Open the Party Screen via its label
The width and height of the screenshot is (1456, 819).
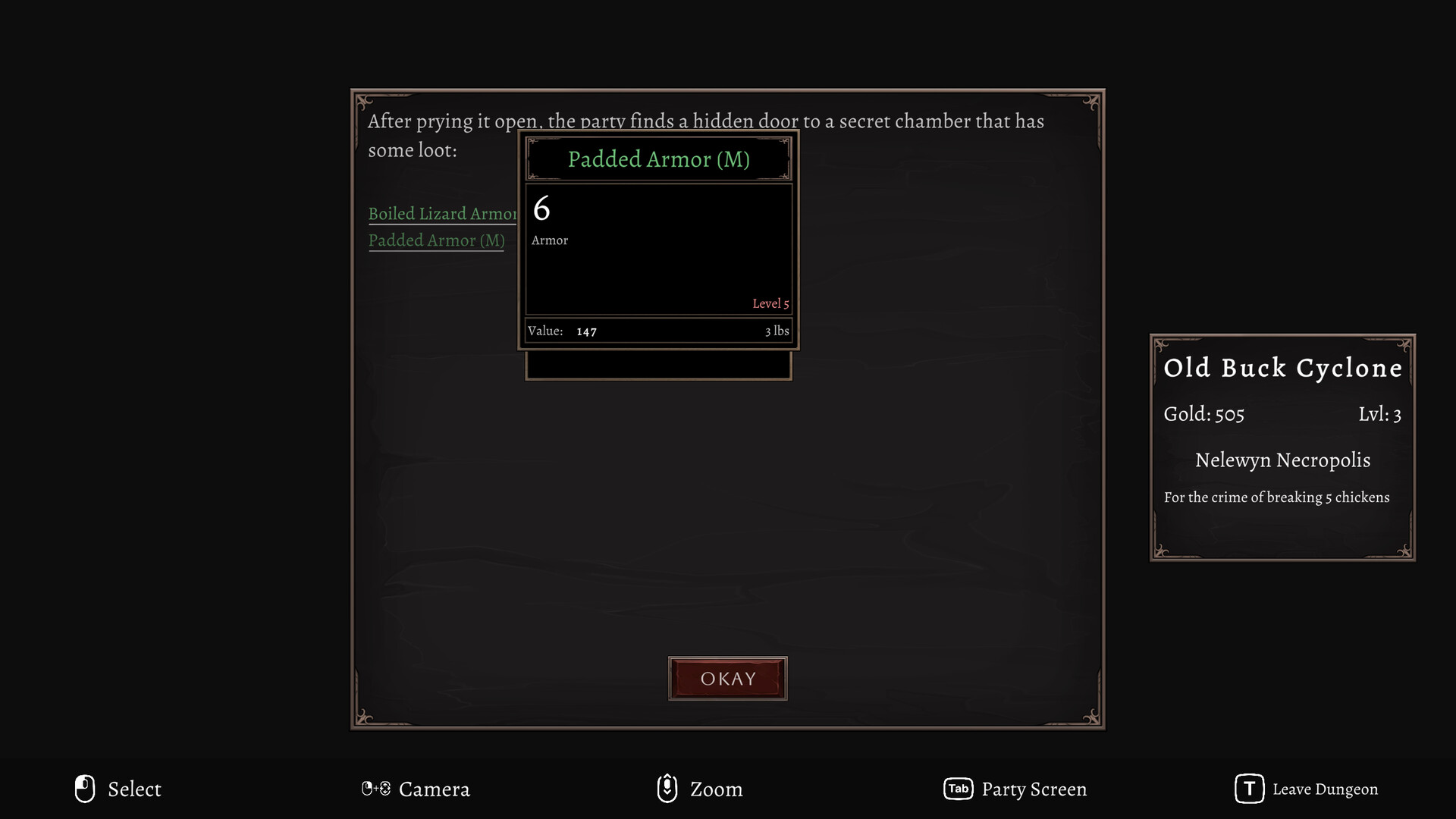(1034, 789)
